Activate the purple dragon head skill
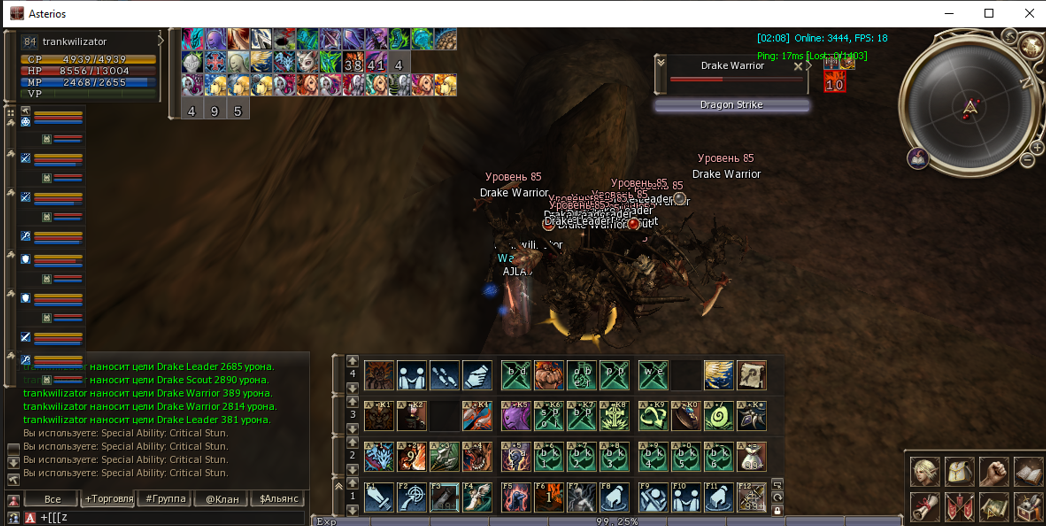 (515, 415)
